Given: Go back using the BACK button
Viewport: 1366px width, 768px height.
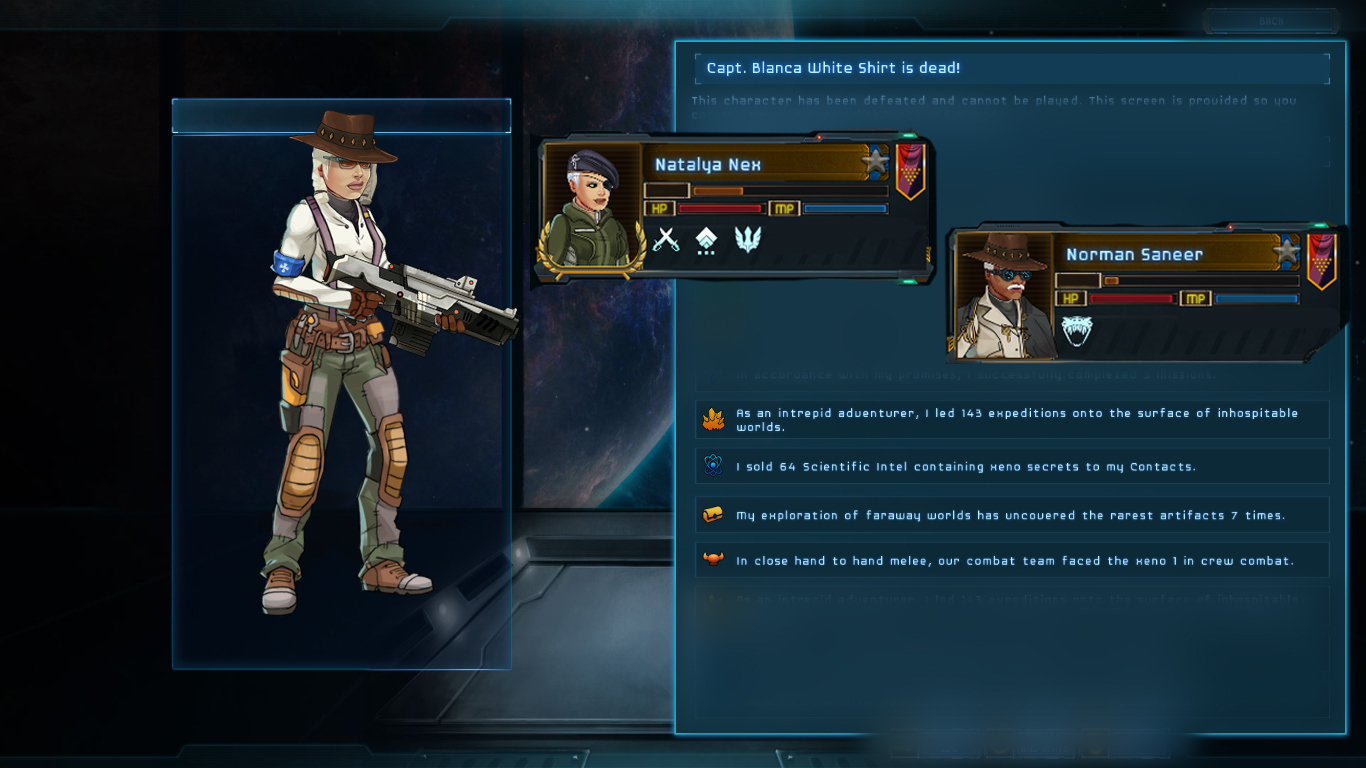Looking at the screenshot, I should tap(1271, 21).
